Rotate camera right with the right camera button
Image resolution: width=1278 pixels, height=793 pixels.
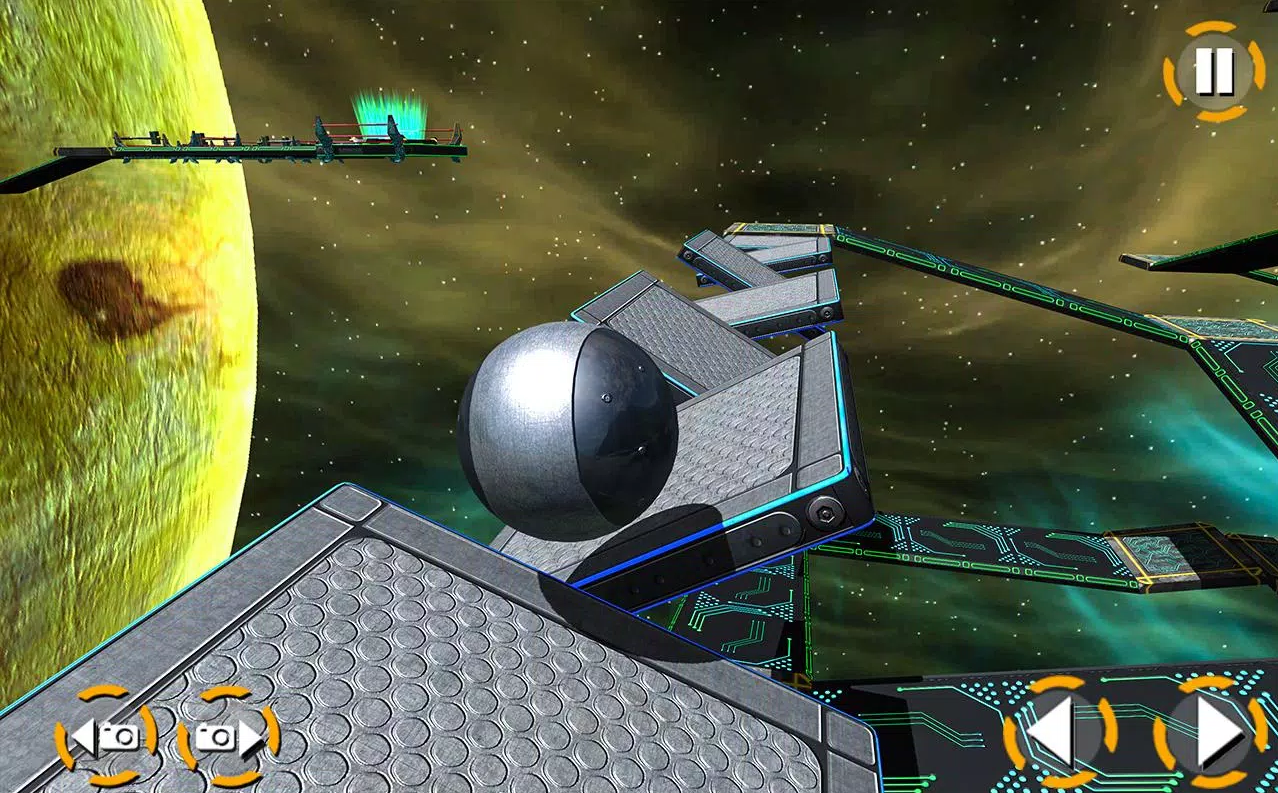228,736
